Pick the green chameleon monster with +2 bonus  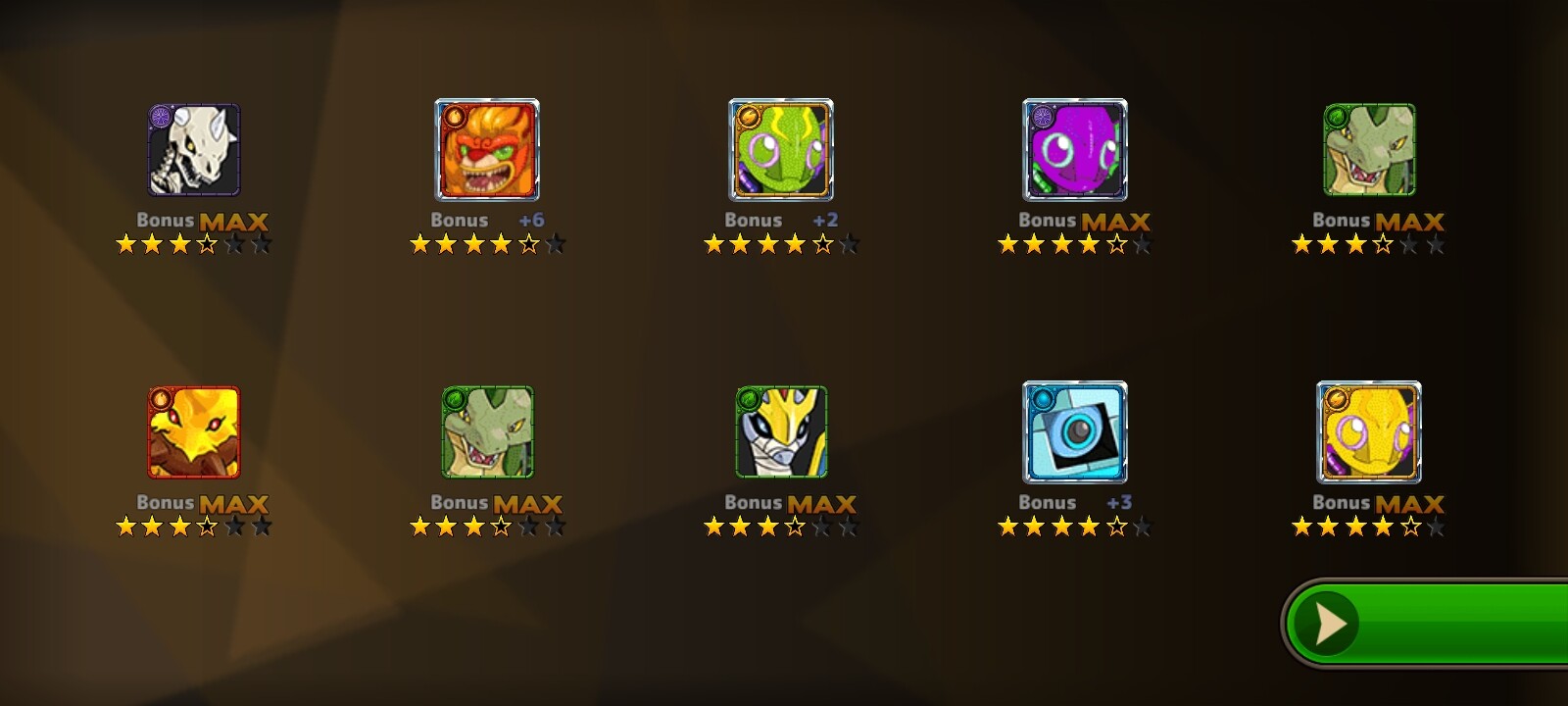pos(781,150)
